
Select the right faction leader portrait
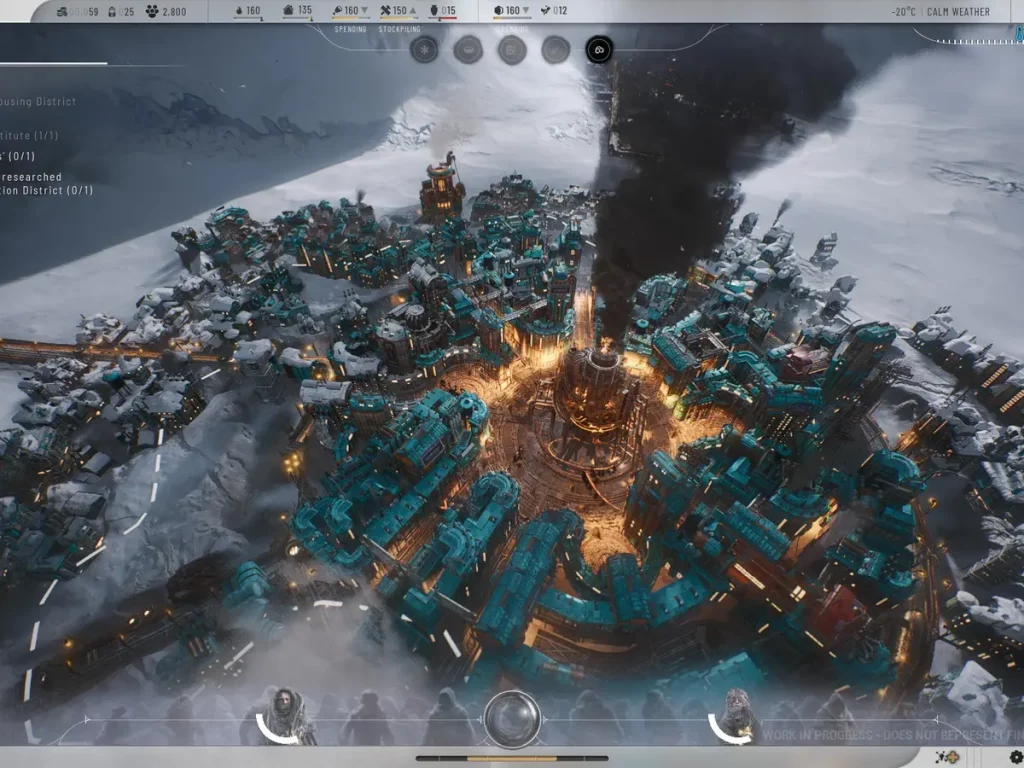[x=736, y=714]
